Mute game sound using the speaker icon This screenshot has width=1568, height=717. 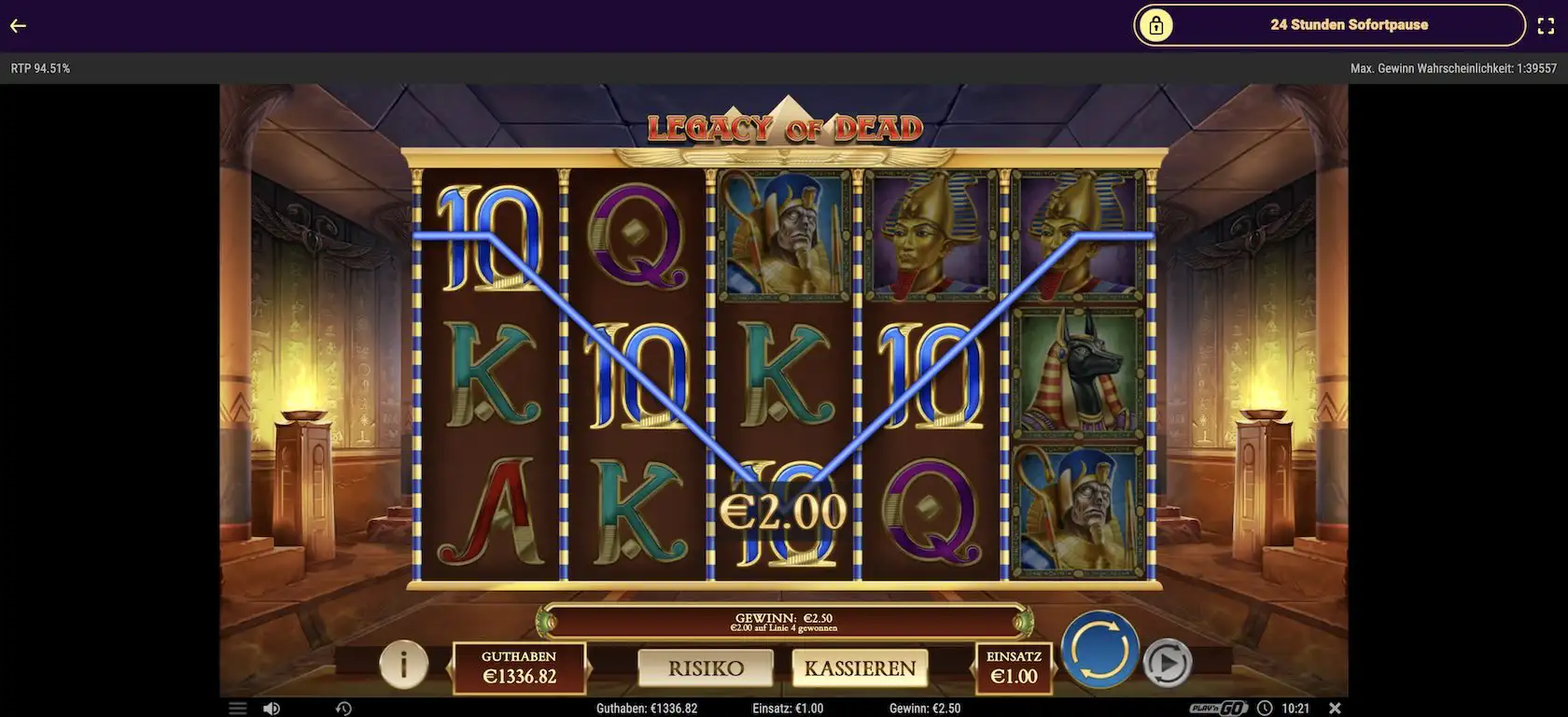click(272, 708)
